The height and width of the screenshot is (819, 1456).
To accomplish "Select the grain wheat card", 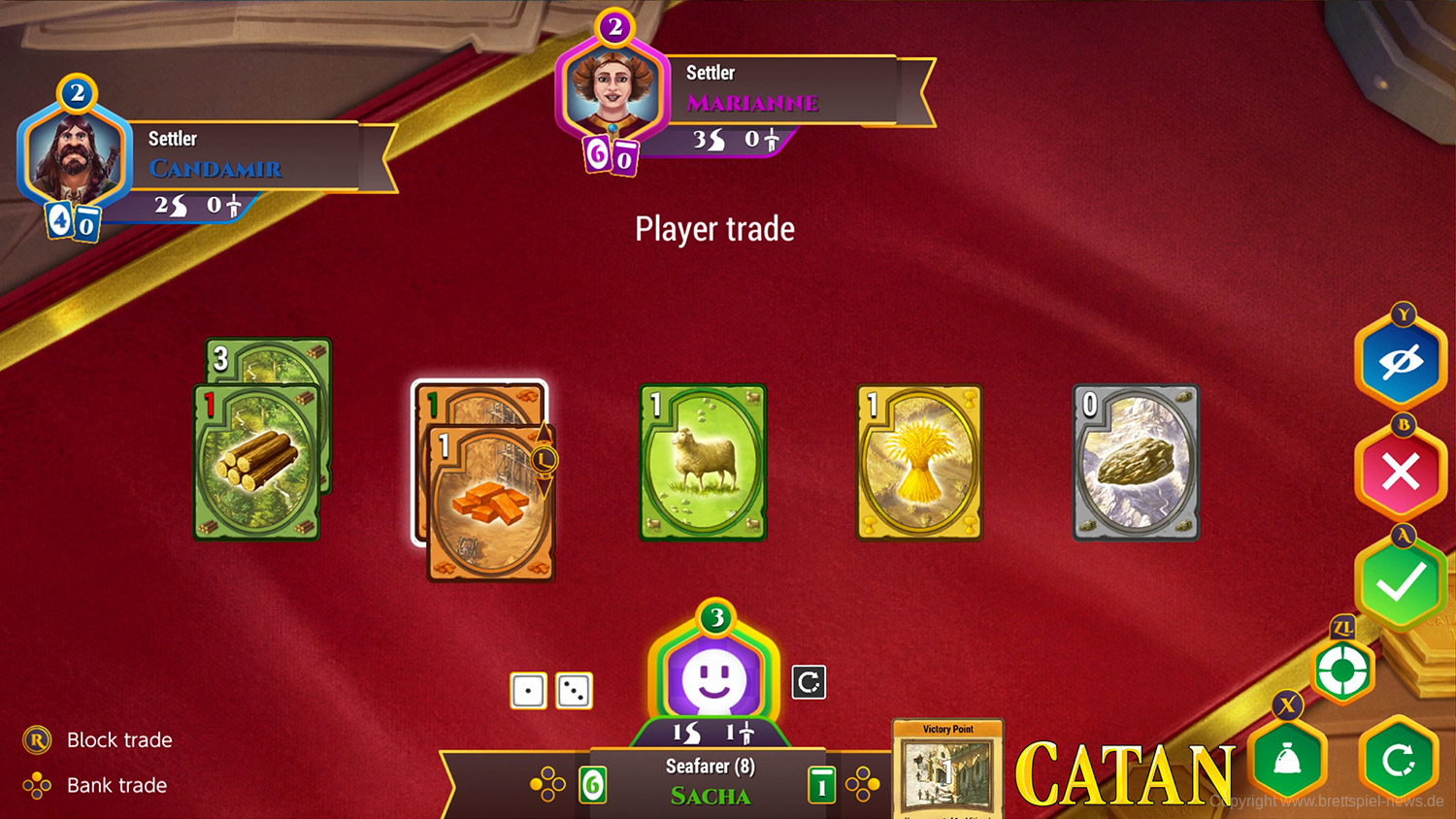I will click(x=919, y=462).
